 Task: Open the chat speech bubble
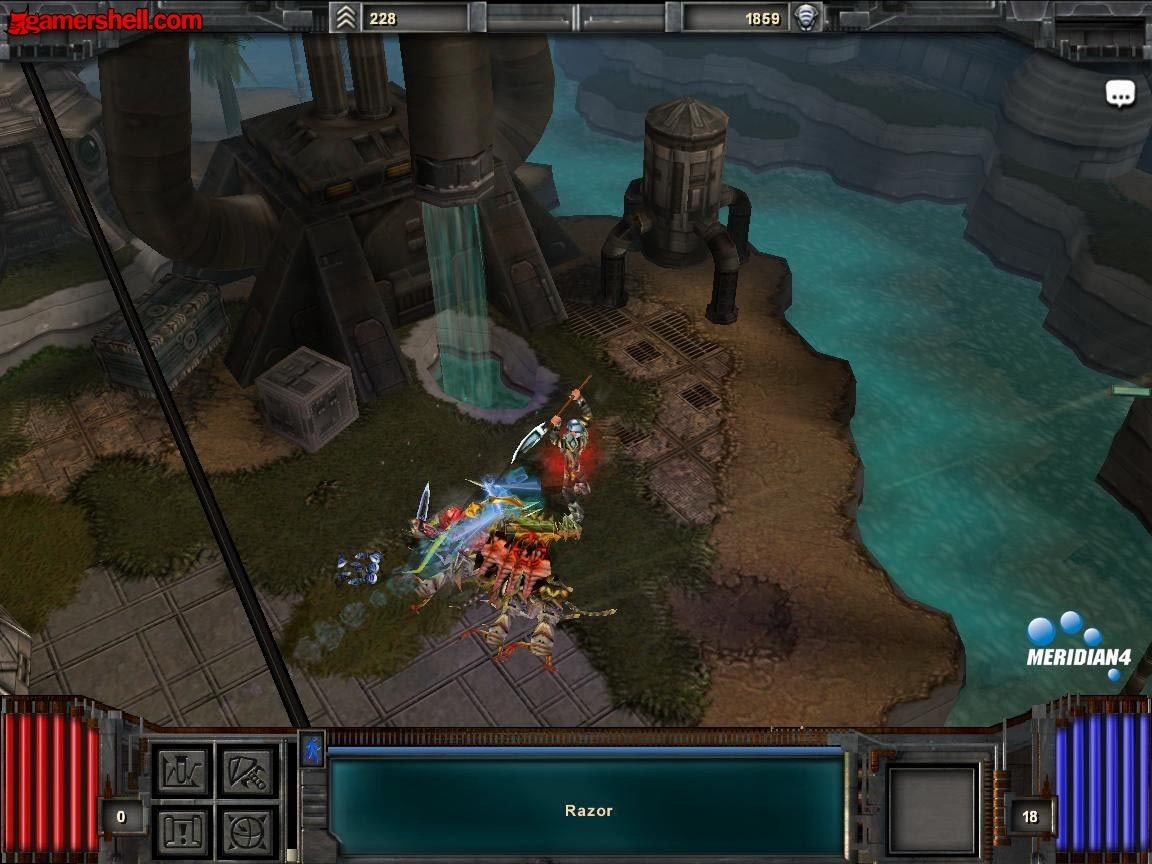pos(1120,94)
